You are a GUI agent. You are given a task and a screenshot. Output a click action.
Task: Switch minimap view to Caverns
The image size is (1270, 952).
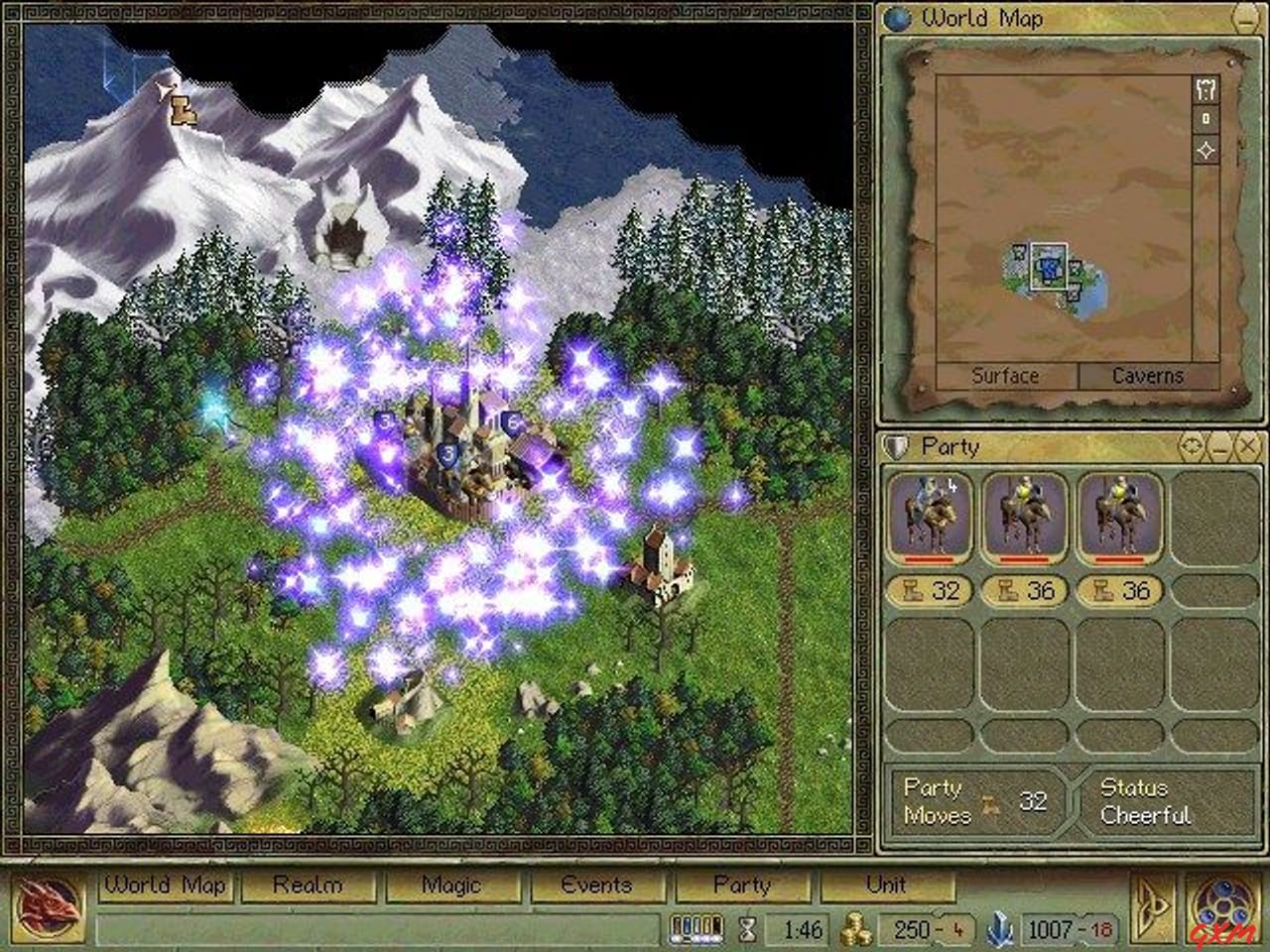point(1146,377)
